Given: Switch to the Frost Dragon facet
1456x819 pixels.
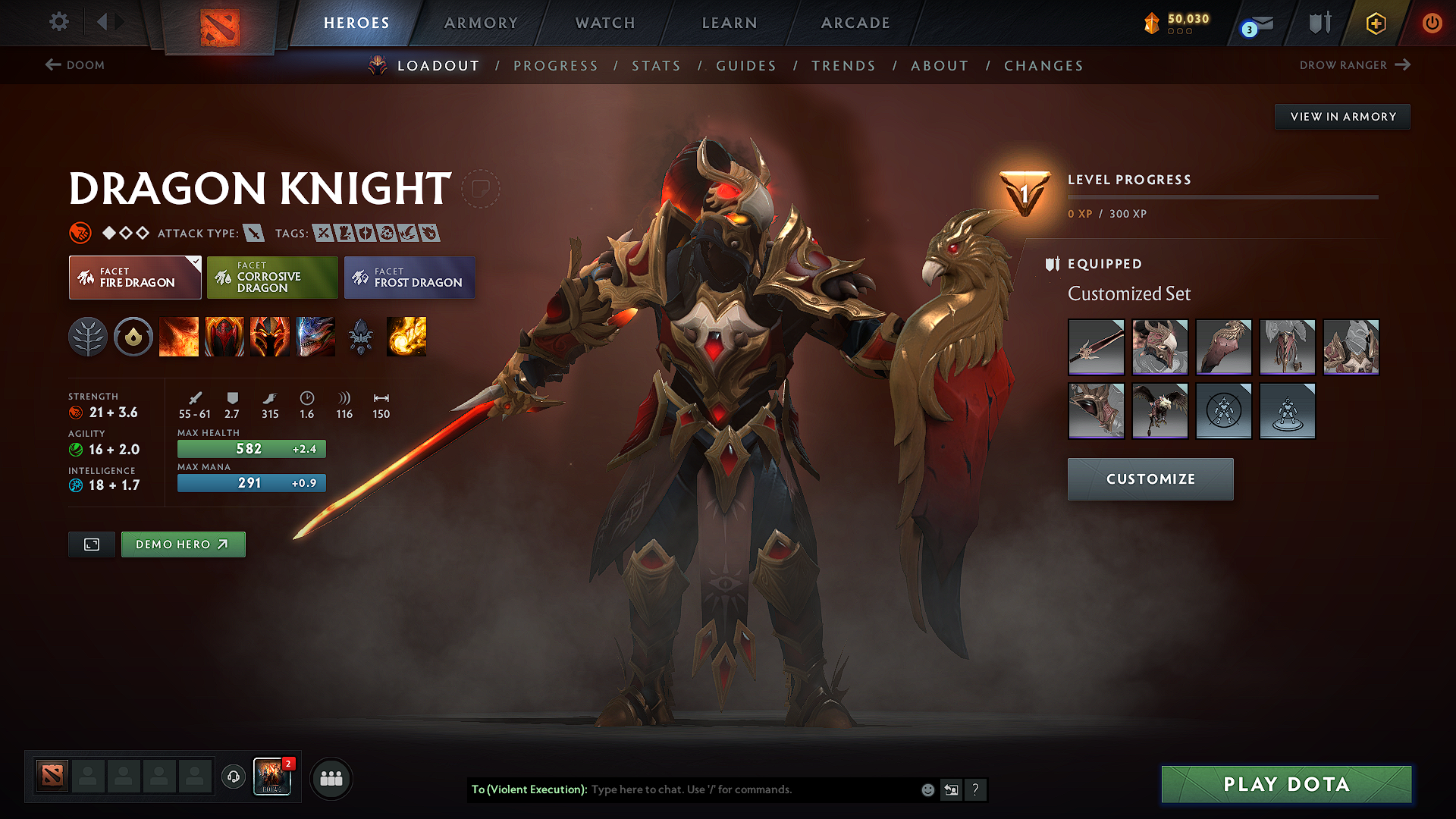Looking at the screenshot, I should pyautogui.click(x=409, y=278).
